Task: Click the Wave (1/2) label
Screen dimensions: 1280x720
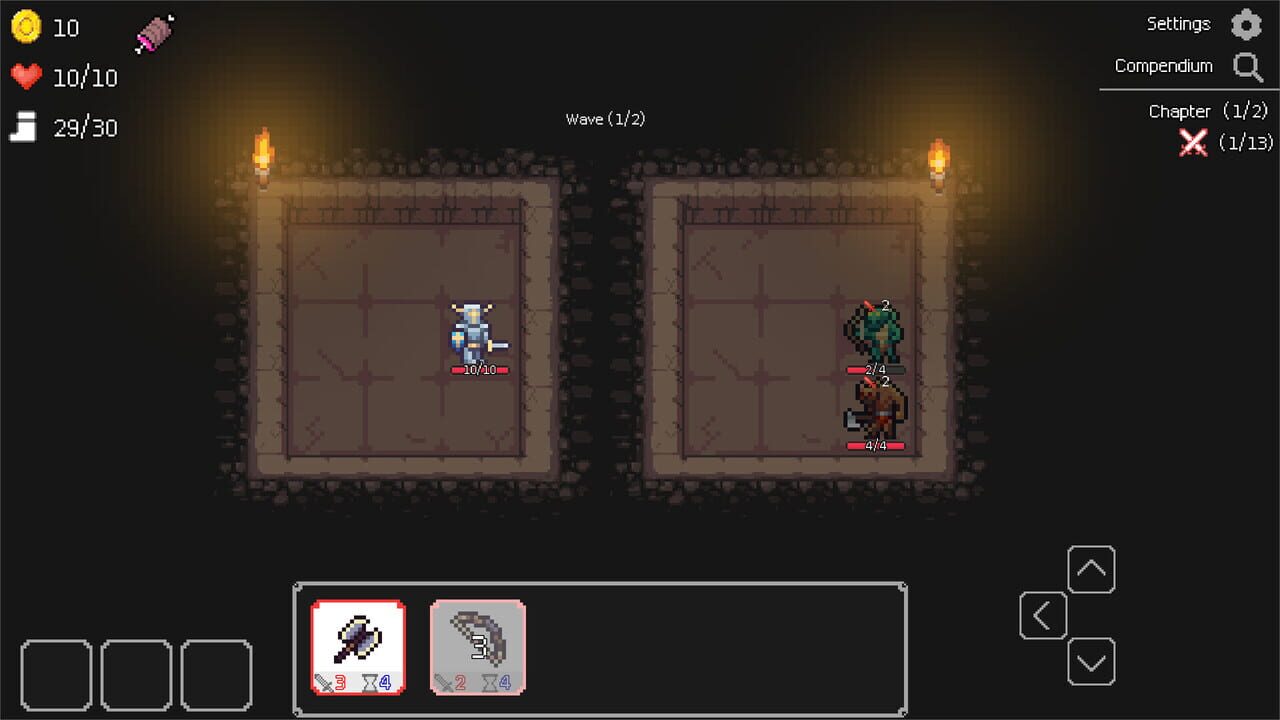Action: click(605, 118)
